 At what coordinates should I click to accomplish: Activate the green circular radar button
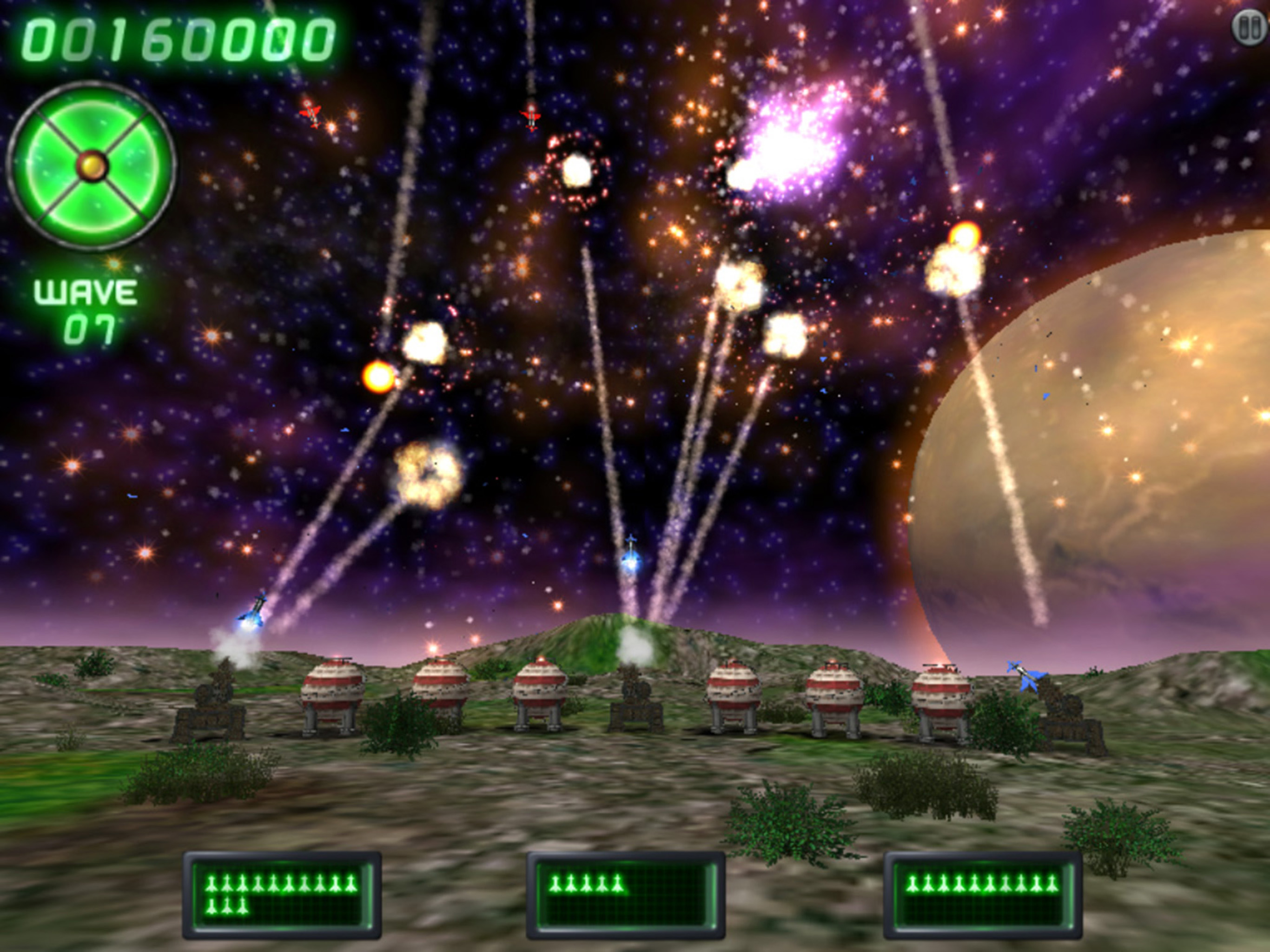(x=92, y=166)
